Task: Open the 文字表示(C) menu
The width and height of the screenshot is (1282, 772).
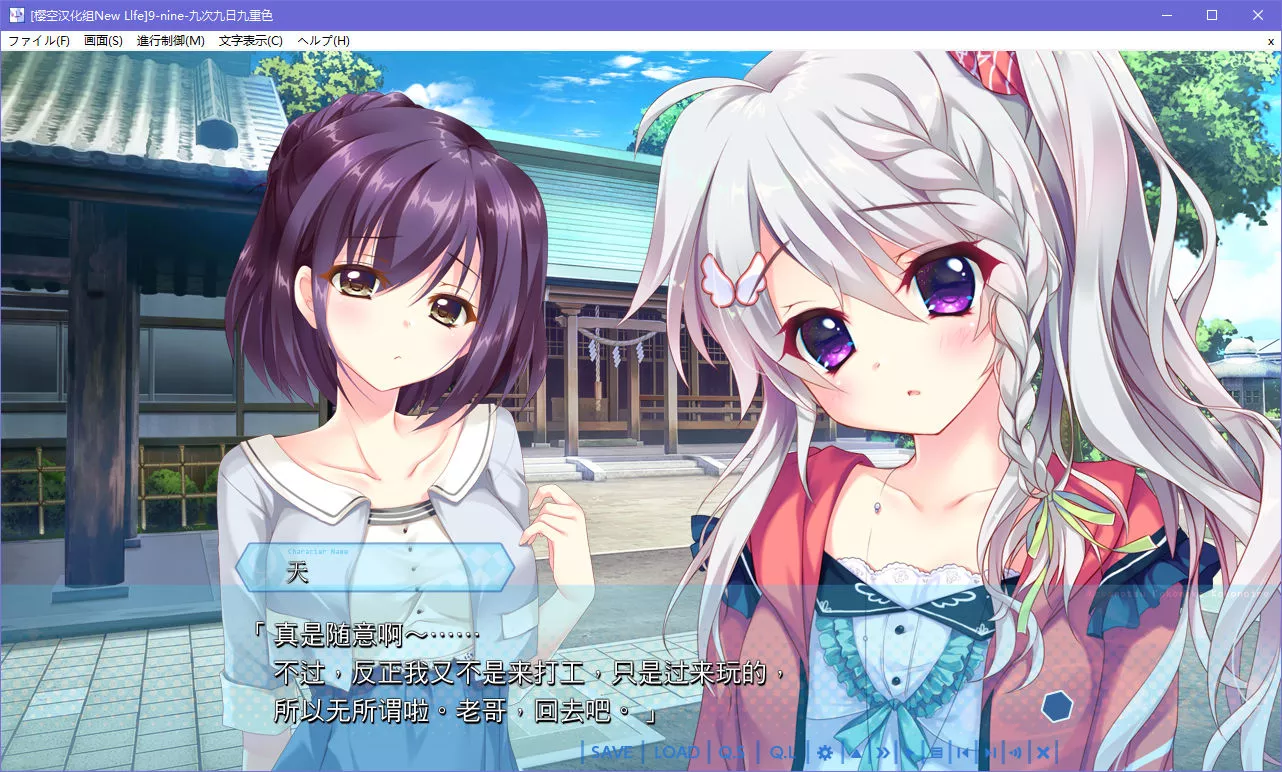Action: (251, 41)
